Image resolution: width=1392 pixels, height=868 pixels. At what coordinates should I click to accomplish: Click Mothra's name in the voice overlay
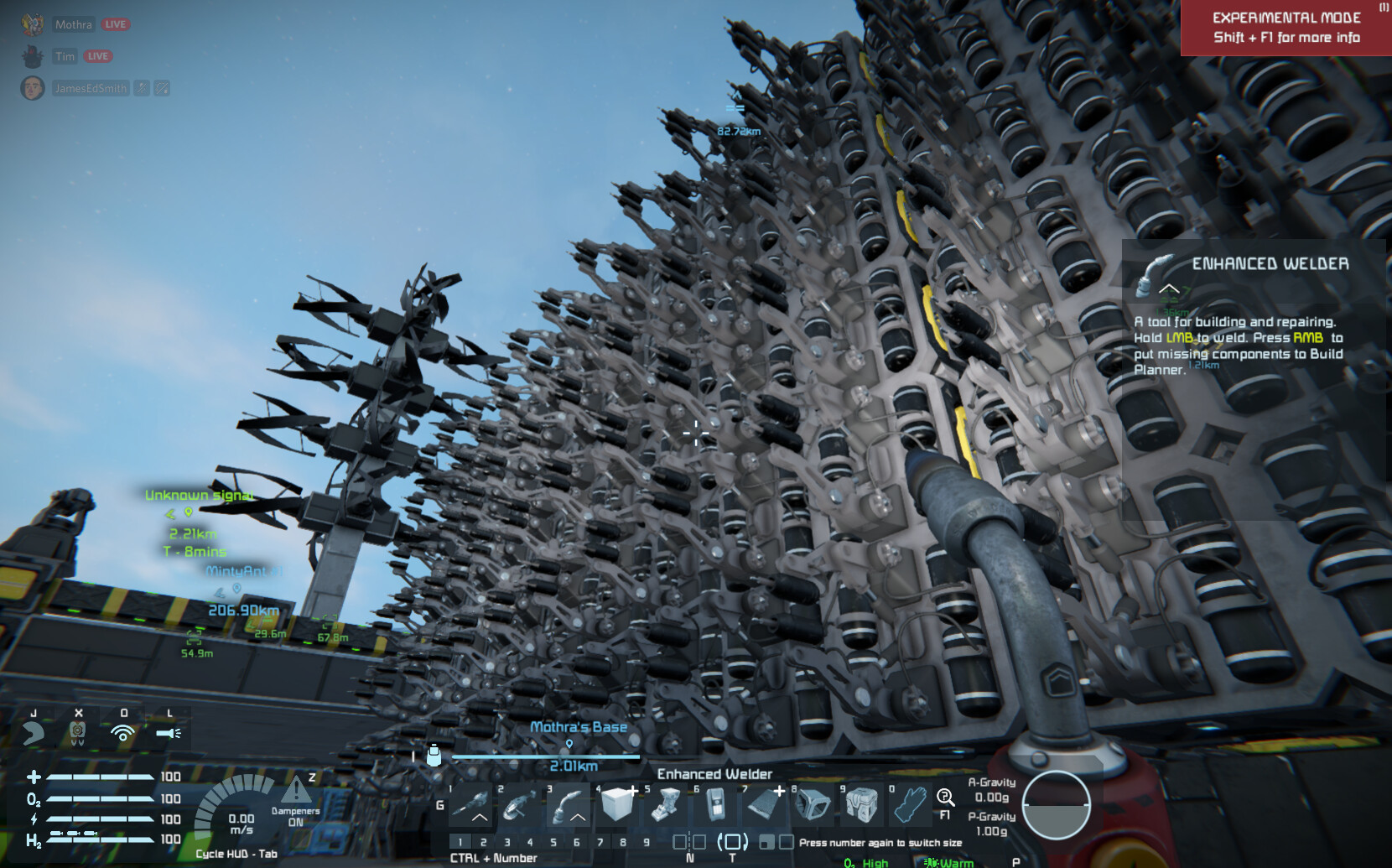[74, 24]
